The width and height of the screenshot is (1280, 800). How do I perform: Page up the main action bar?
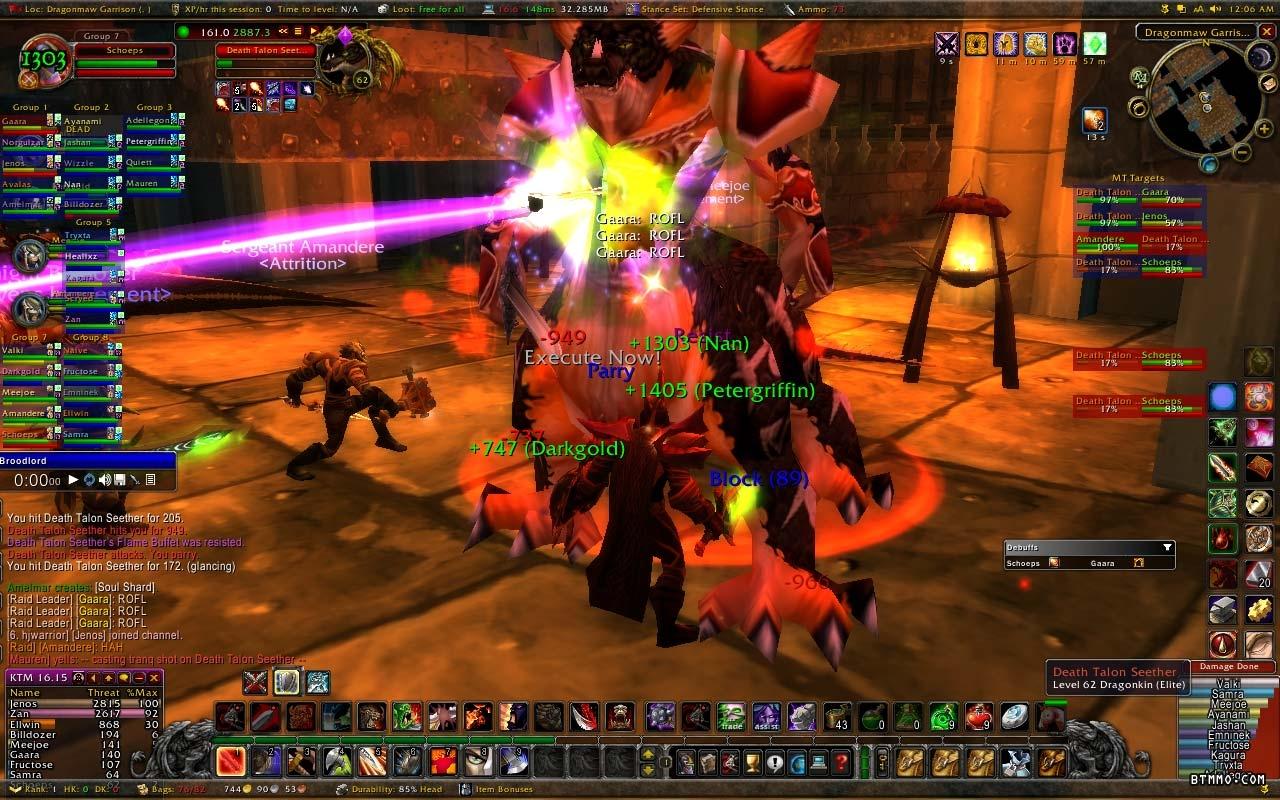(x=648, y=754)
